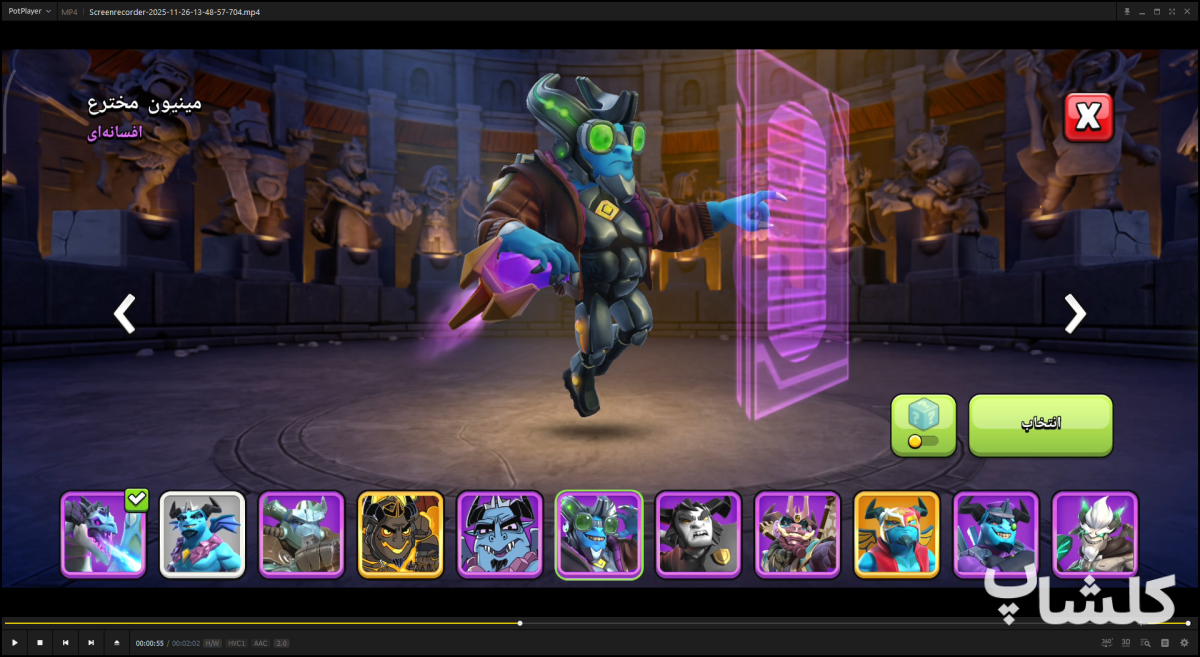
Task: Select the ice dragon skin with green checkmark
Action: (x=104, y=534)
